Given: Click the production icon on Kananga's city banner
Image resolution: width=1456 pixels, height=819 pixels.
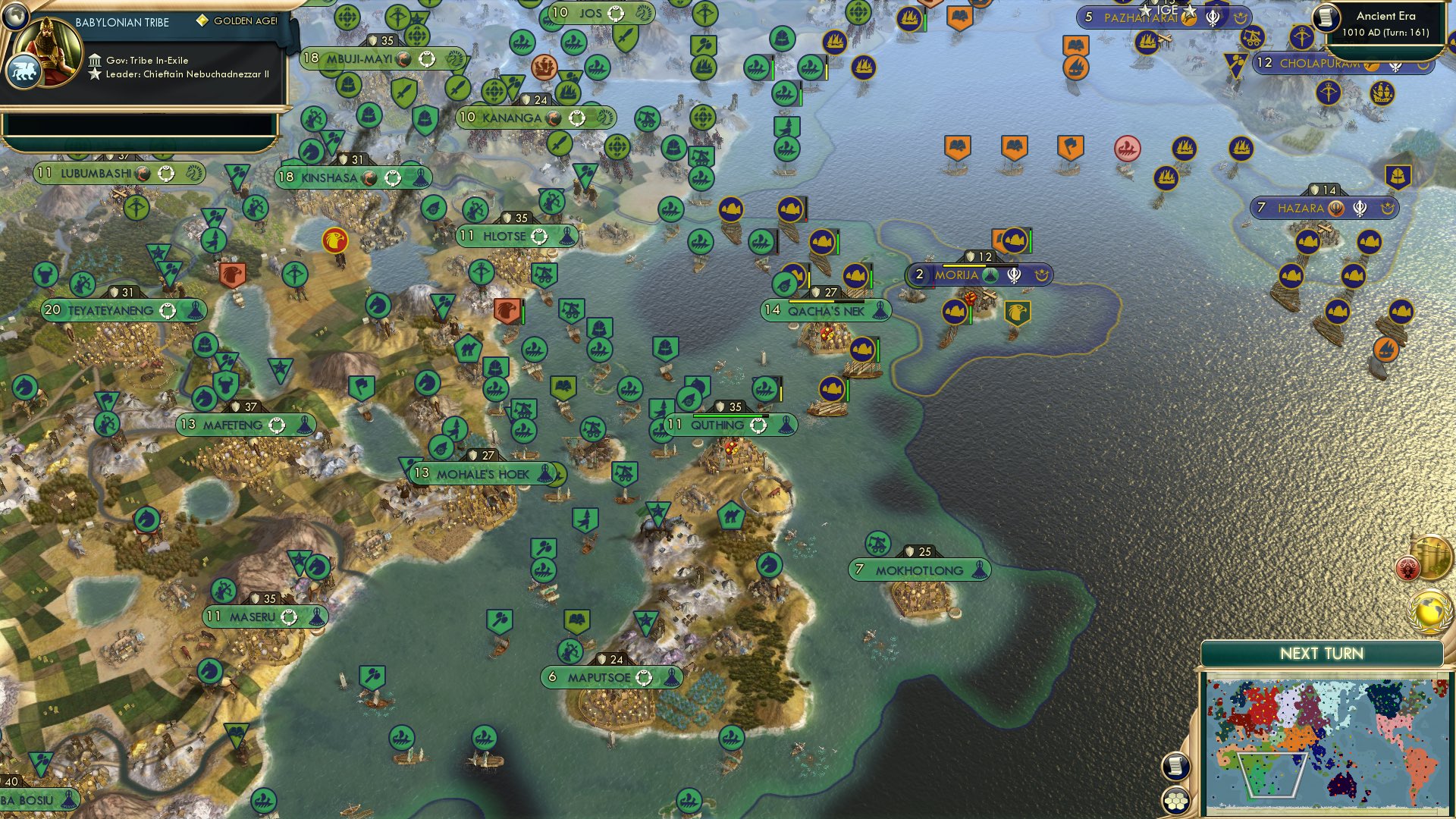Looking at the screenshot, I should pyautogui.click(x=553, y=118).
